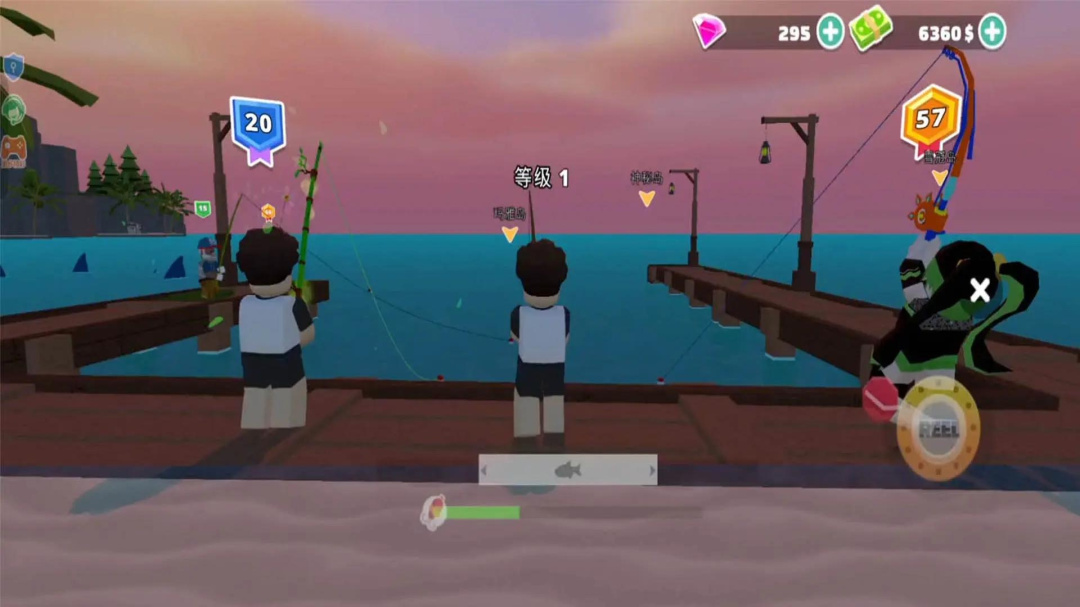Viewport: 1080px width, 607px height.
Task: Open the blue shield icon
Action: click(x=13, y=68)
